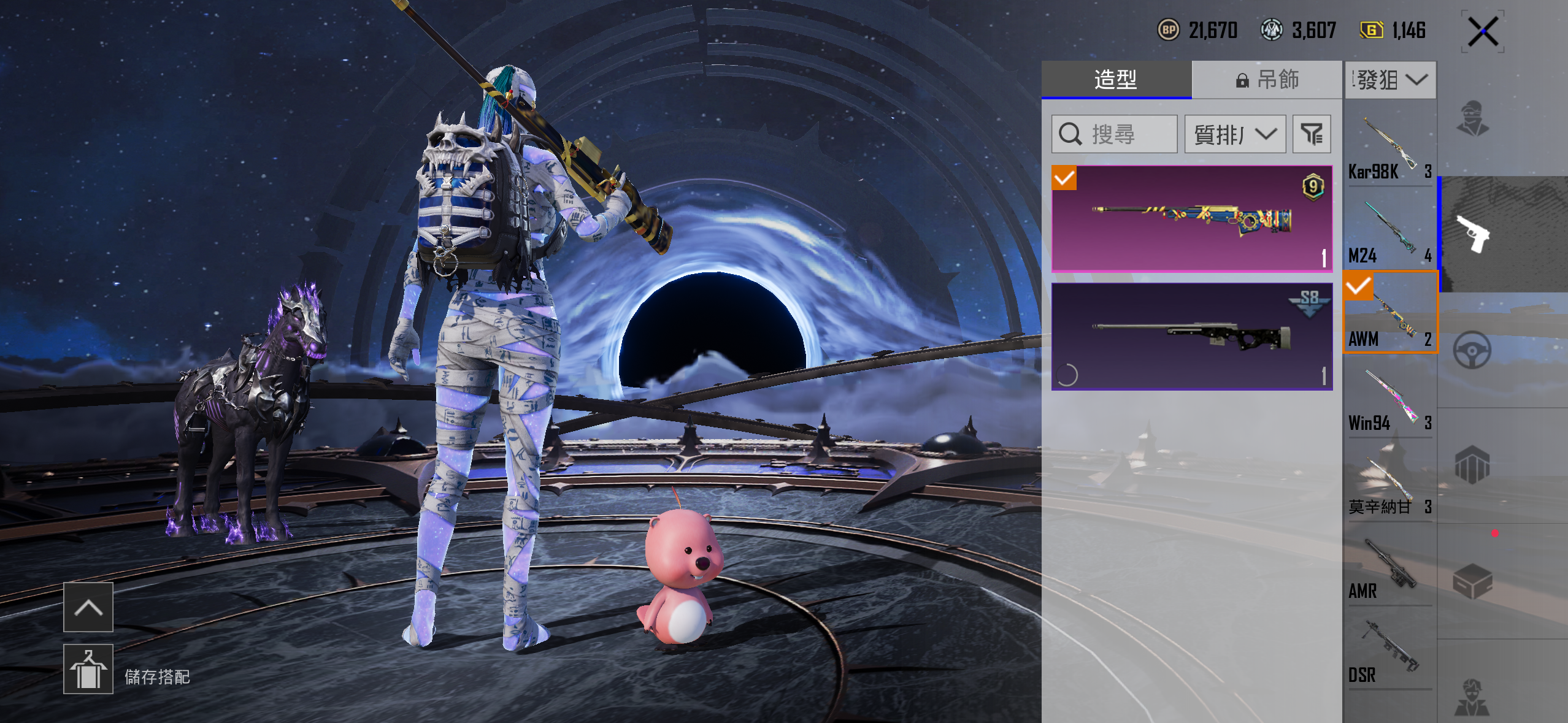Open the locked 吊飾 charms tab
Viewport: 1568px width, 723px height.
1267,80
